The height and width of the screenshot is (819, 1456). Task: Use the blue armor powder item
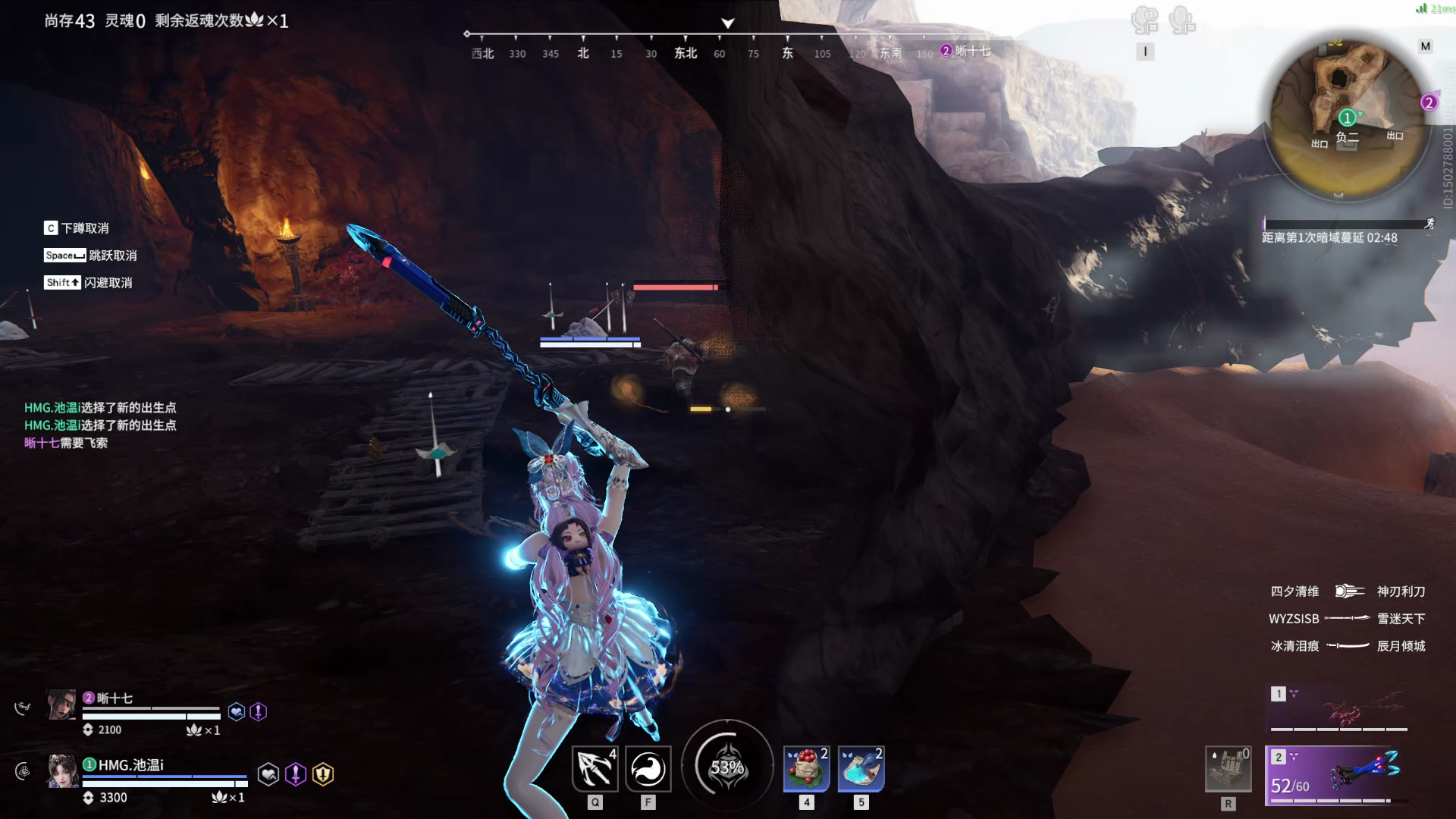861,769
